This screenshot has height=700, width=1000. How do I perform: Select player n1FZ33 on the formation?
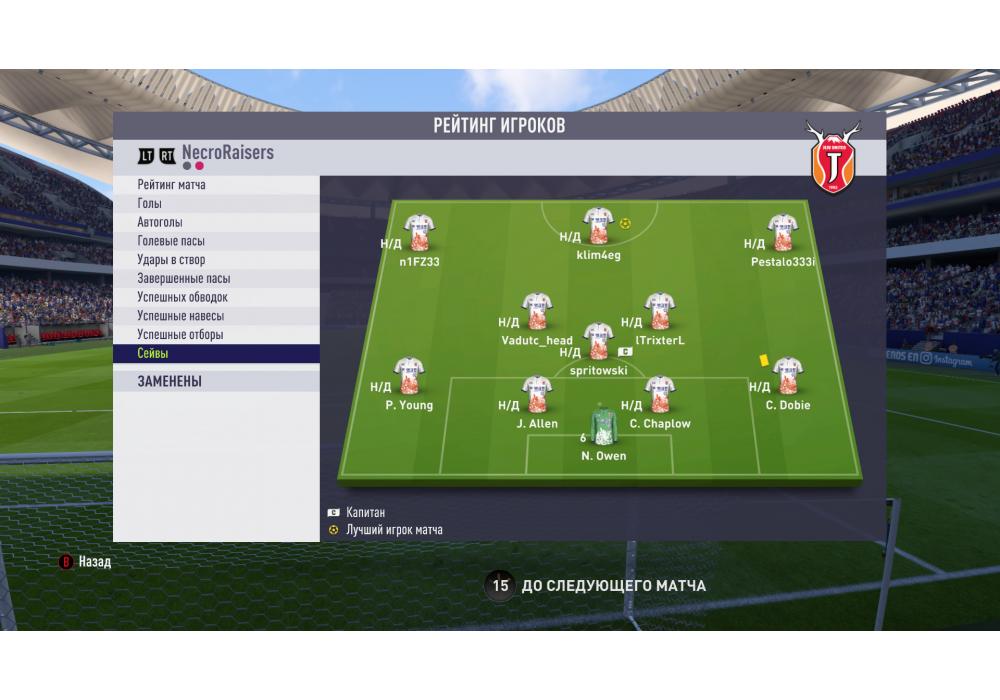click(x=418, y=234)
